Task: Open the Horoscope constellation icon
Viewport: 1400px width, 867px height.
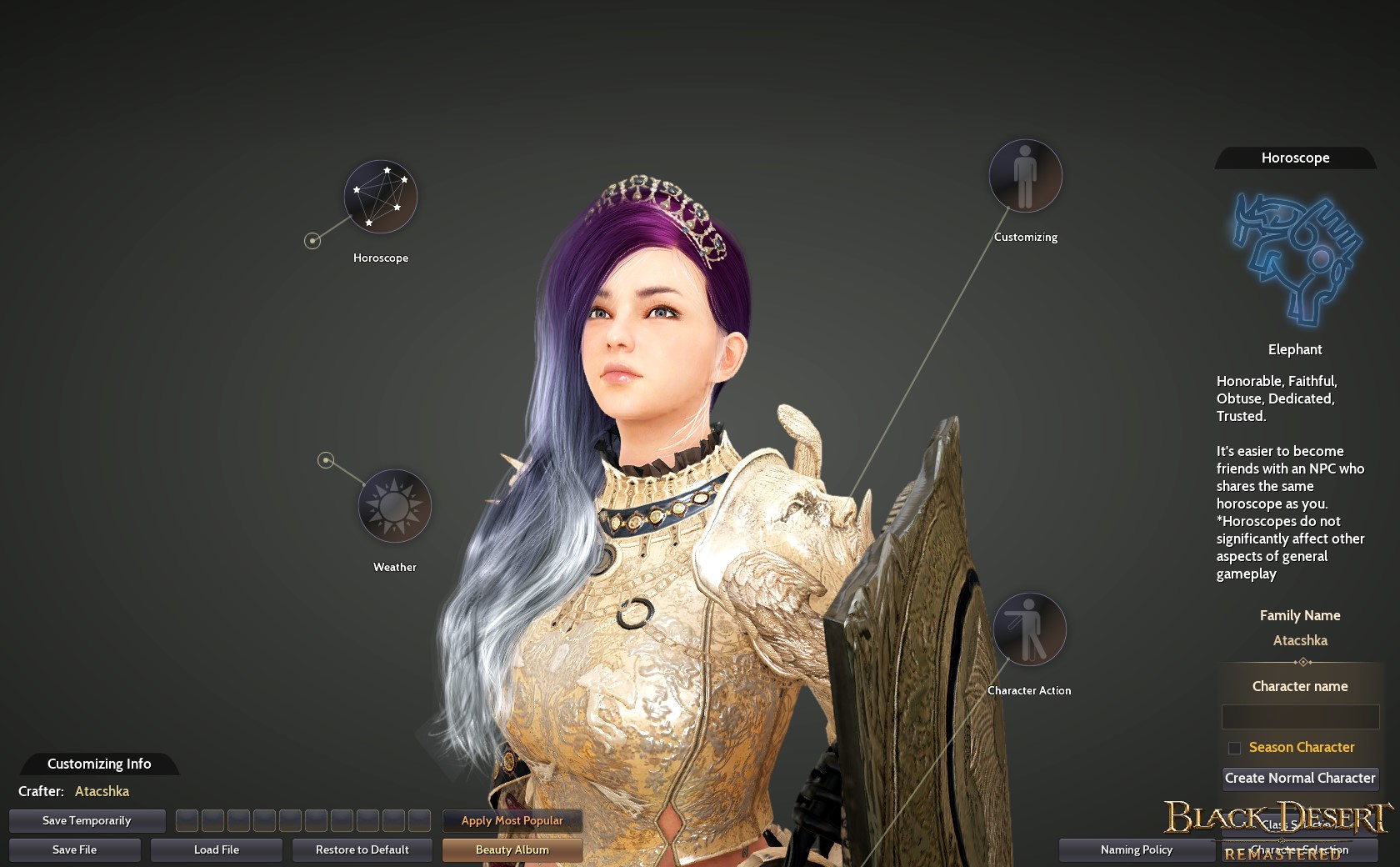Action: point(381,197)
